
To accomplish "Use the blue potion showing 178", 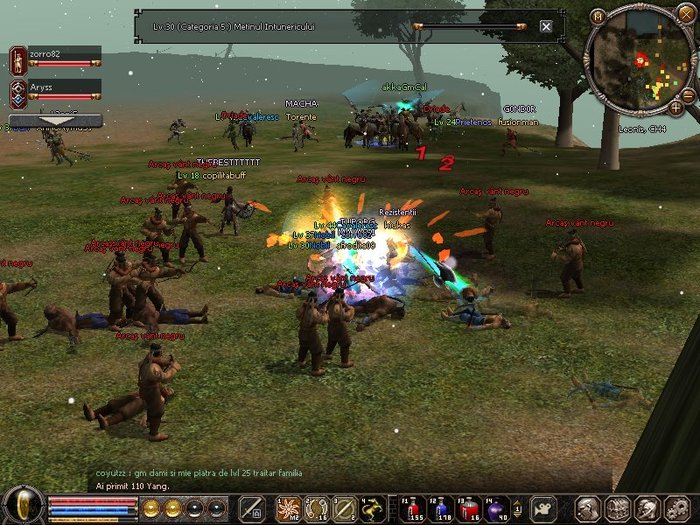I will coord(439,506).
